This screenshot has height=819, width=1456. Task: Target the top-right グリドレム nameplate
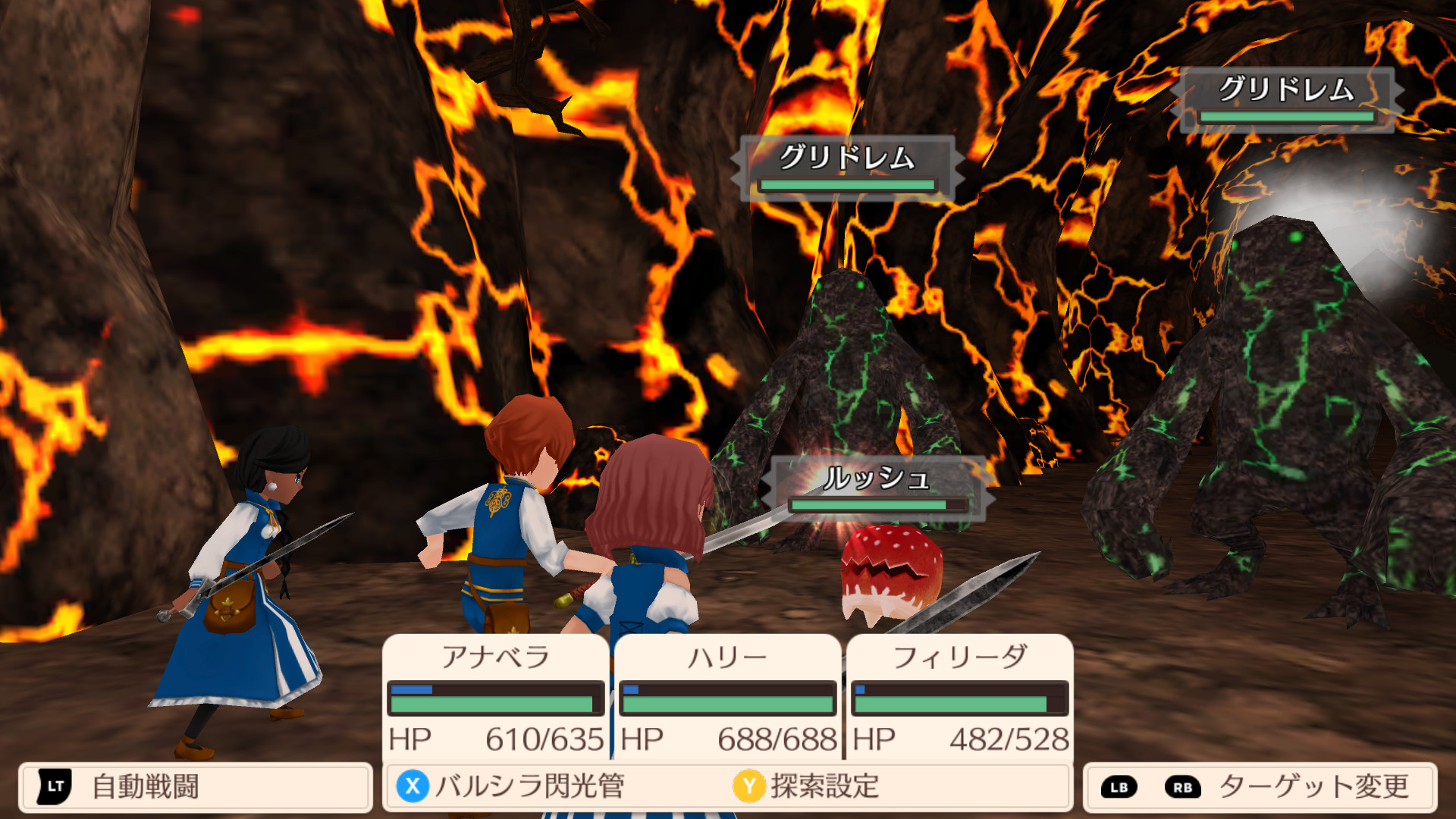point(1287,99)
